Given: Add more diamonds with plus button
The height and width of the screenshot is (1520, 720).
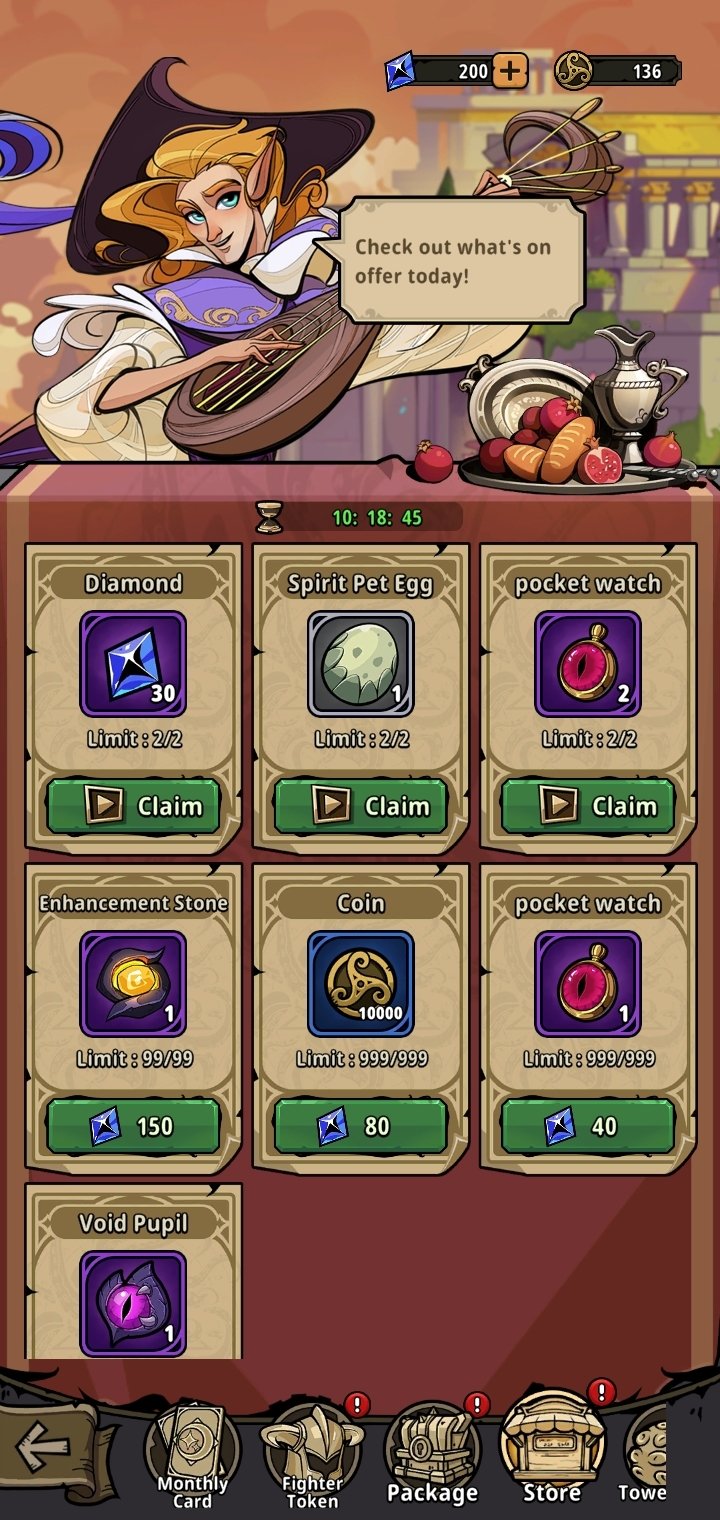Looking at the screenshot, I should [x=510, y=71].
